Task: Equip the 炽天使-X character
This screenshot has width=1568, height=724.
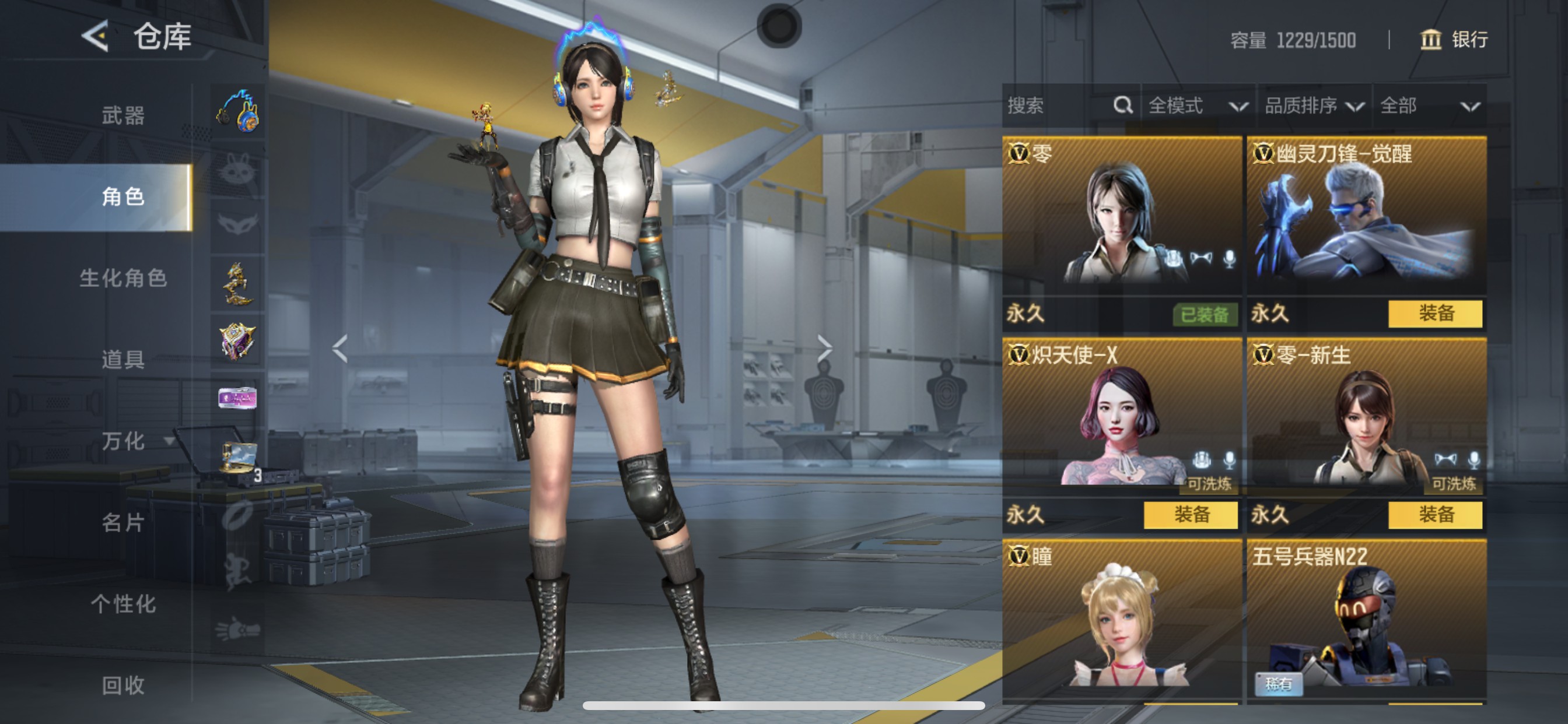Action: tap(1190, 515)
